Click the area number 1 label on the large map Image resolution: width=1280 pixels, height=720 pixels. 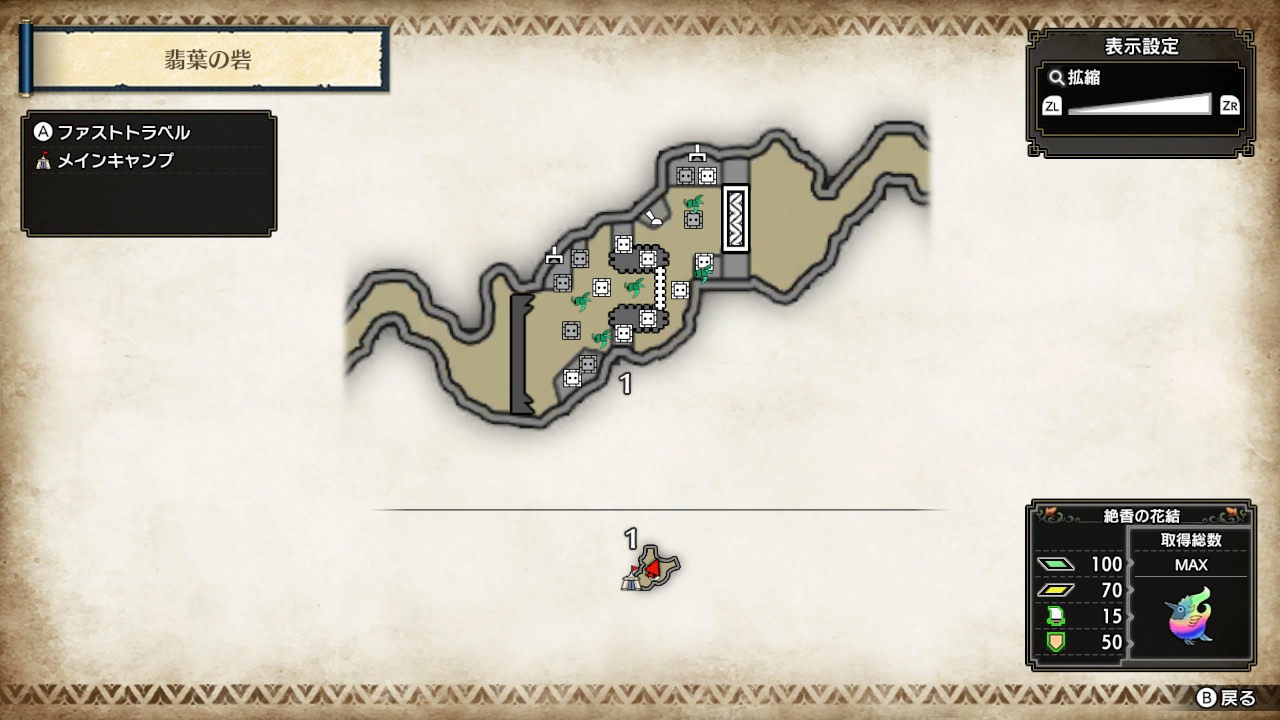click(x=626, y=384)
